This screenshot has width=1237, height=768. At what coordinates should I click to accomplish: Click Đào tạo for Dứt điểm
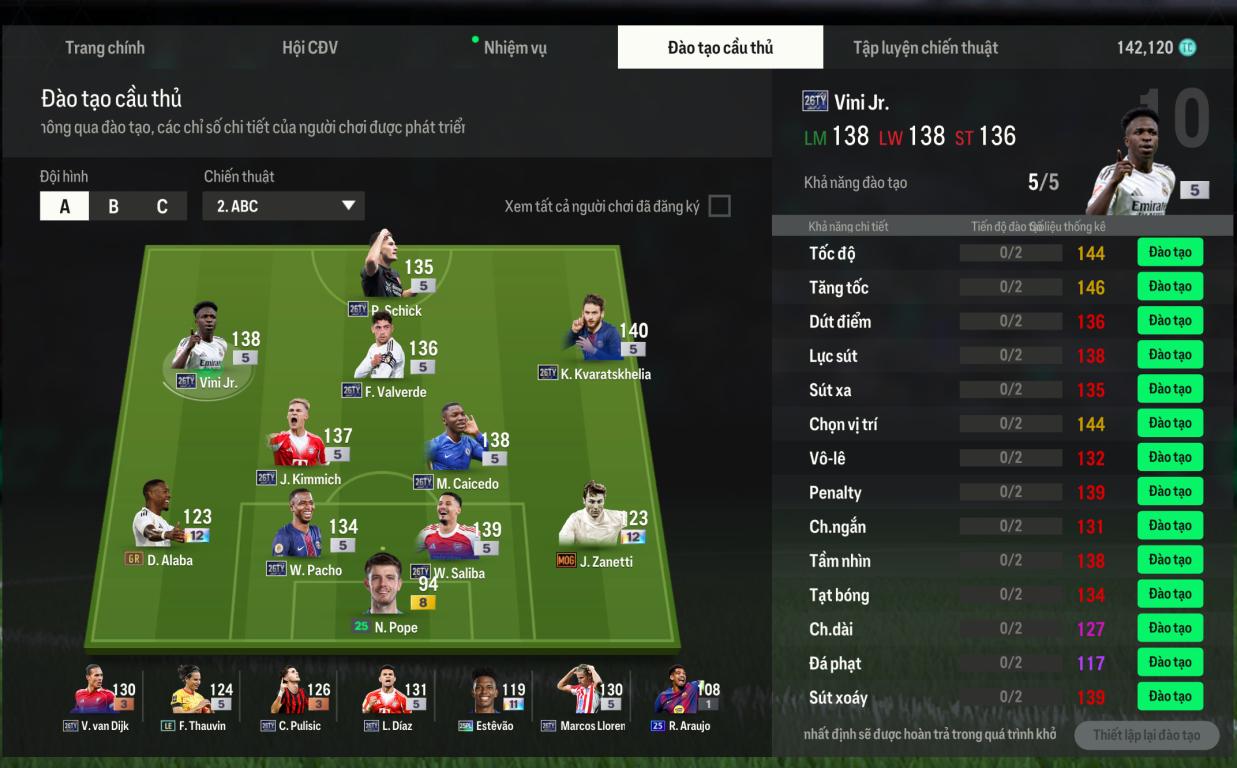[1169, 321]
